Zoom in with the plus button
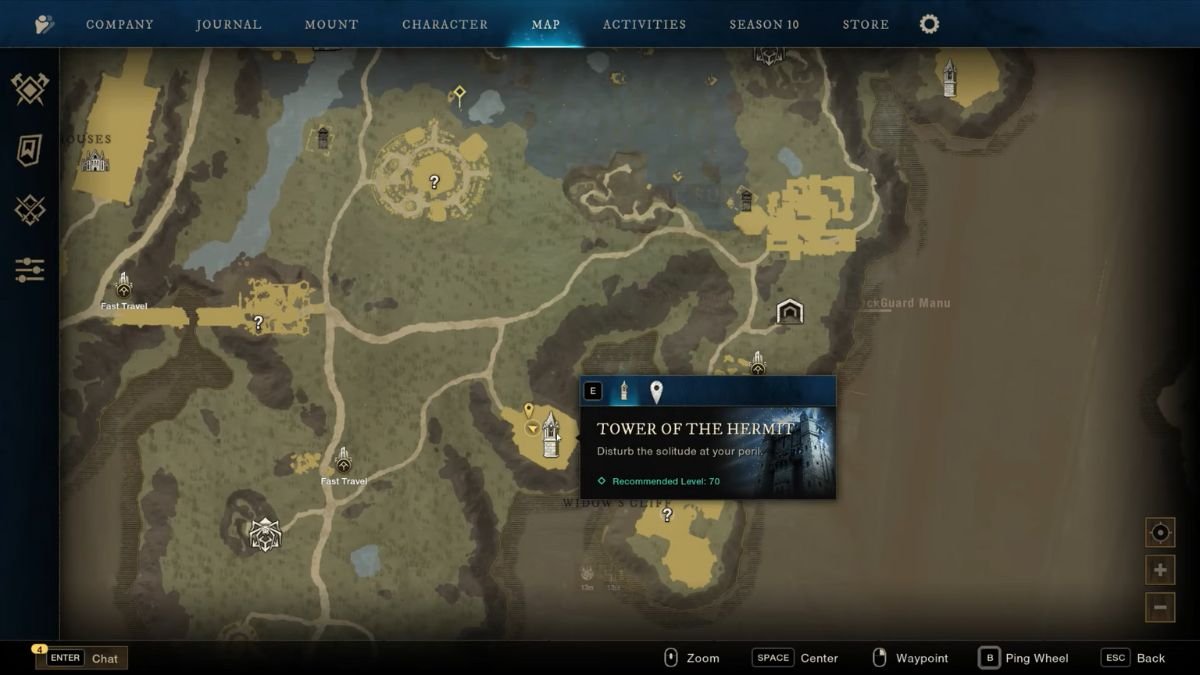The height and width of the screenshot is (675, 1200). pyautogui.click(x=1160, y=570)
